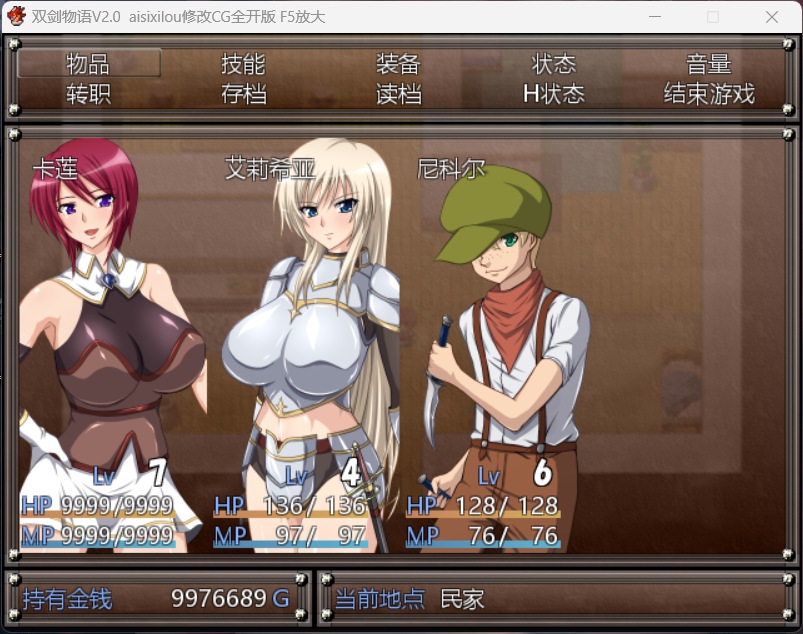Choose 结束游戏 (End Game)

[x=709, y=94]
